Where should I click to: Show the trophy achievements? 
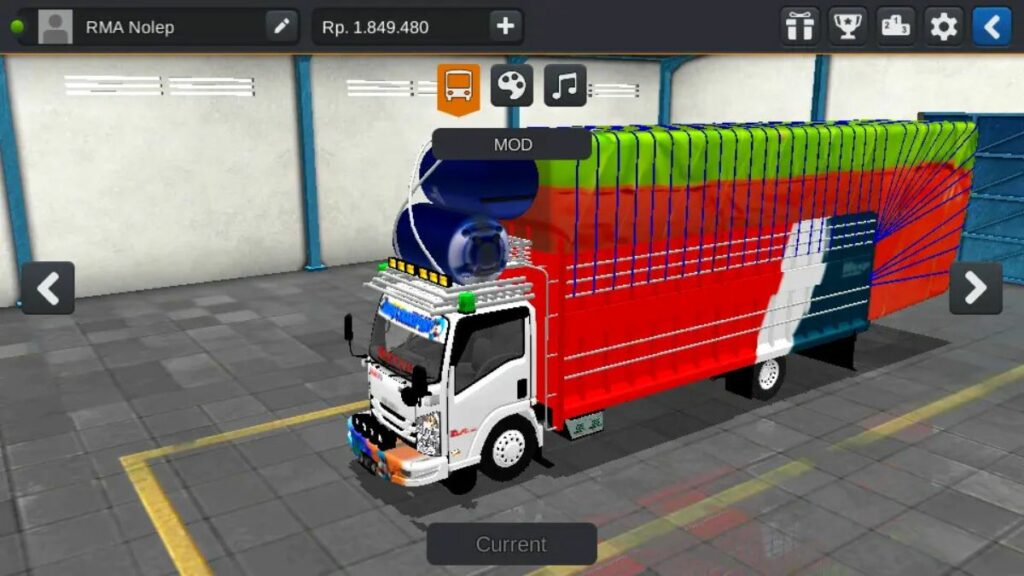(848, 27)
